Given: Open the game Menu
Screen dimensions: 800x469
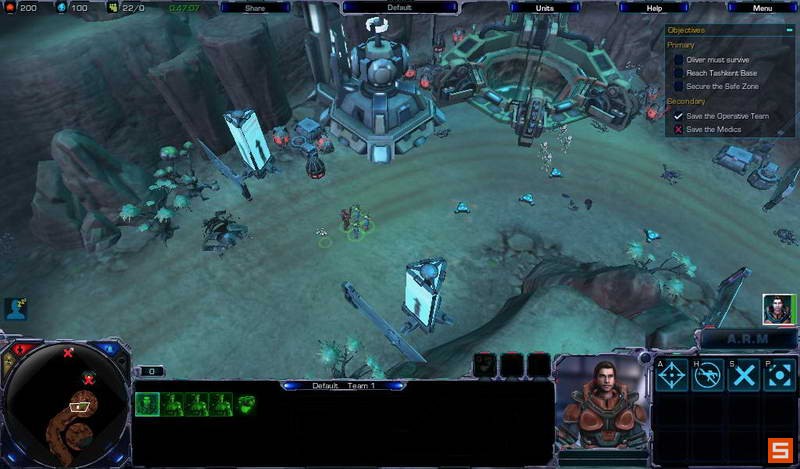Looking at the screenshot, I should (x=762, y=7).
